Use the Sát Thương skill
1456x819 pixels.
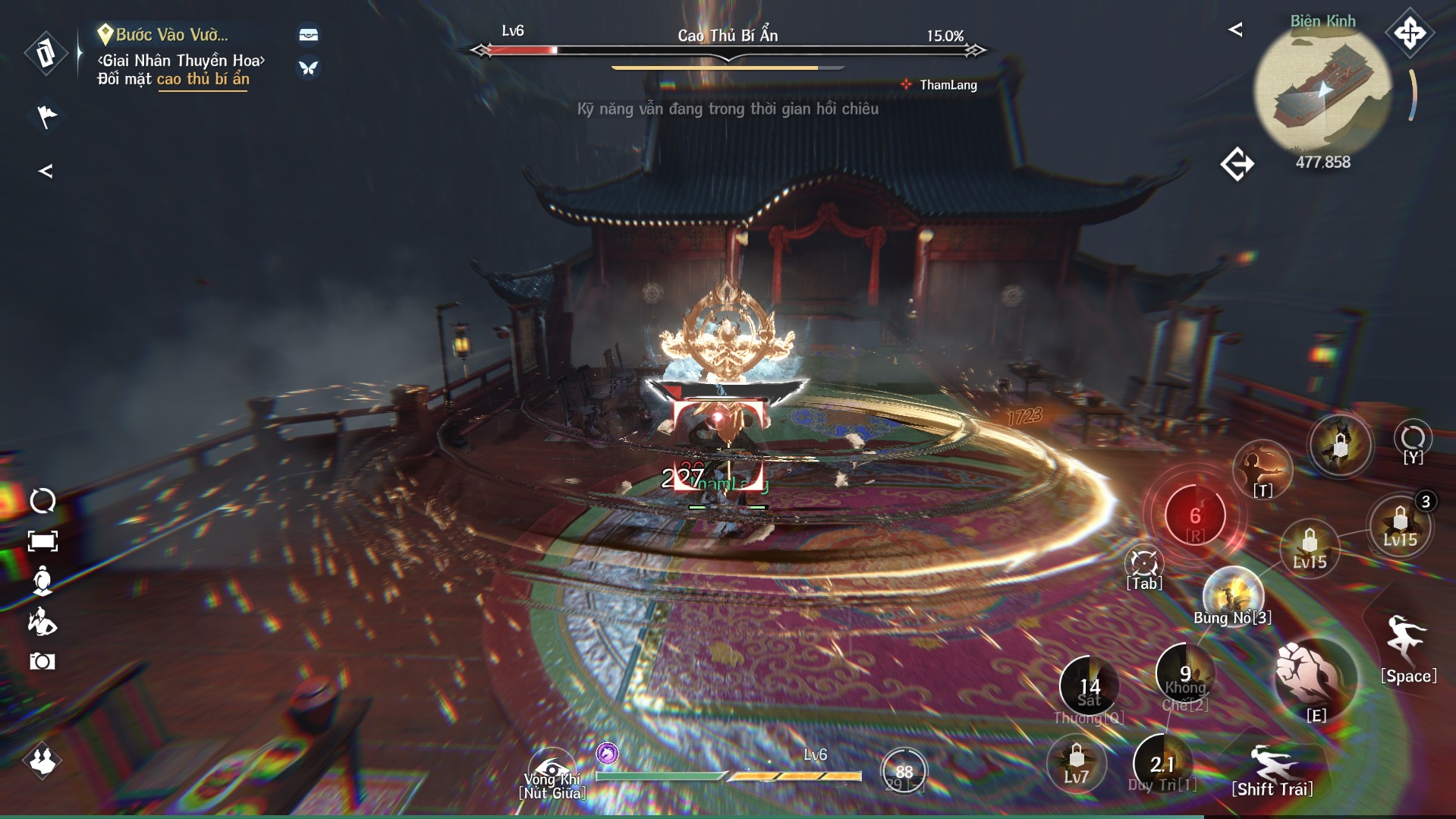click(1089, 687)
